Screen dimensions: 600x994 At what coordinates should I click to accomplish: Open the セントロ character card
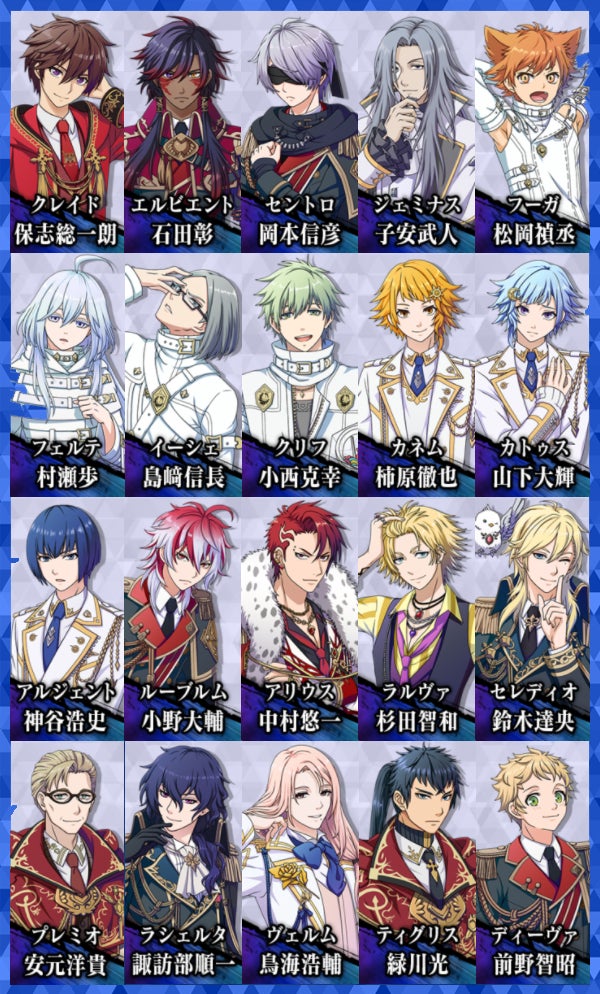(299, 130)
